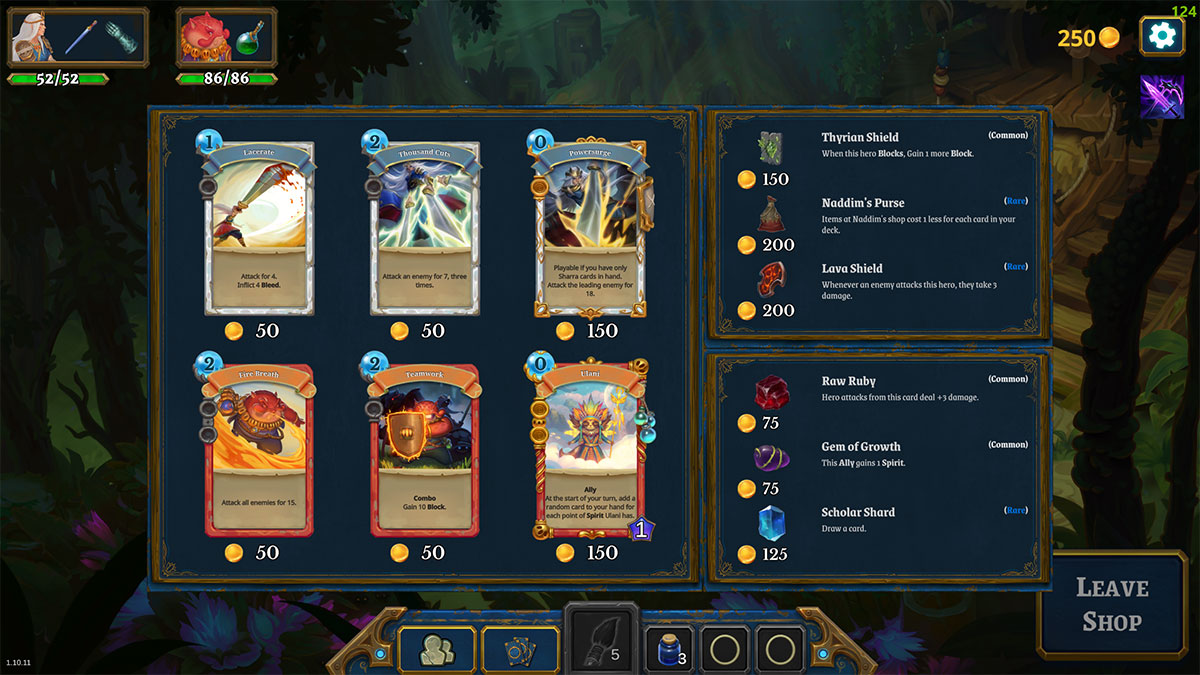Purchase Naddim's Purse
Image resolution: width=1200 pixels, height=675 pixels.
[x=770, y=214]
